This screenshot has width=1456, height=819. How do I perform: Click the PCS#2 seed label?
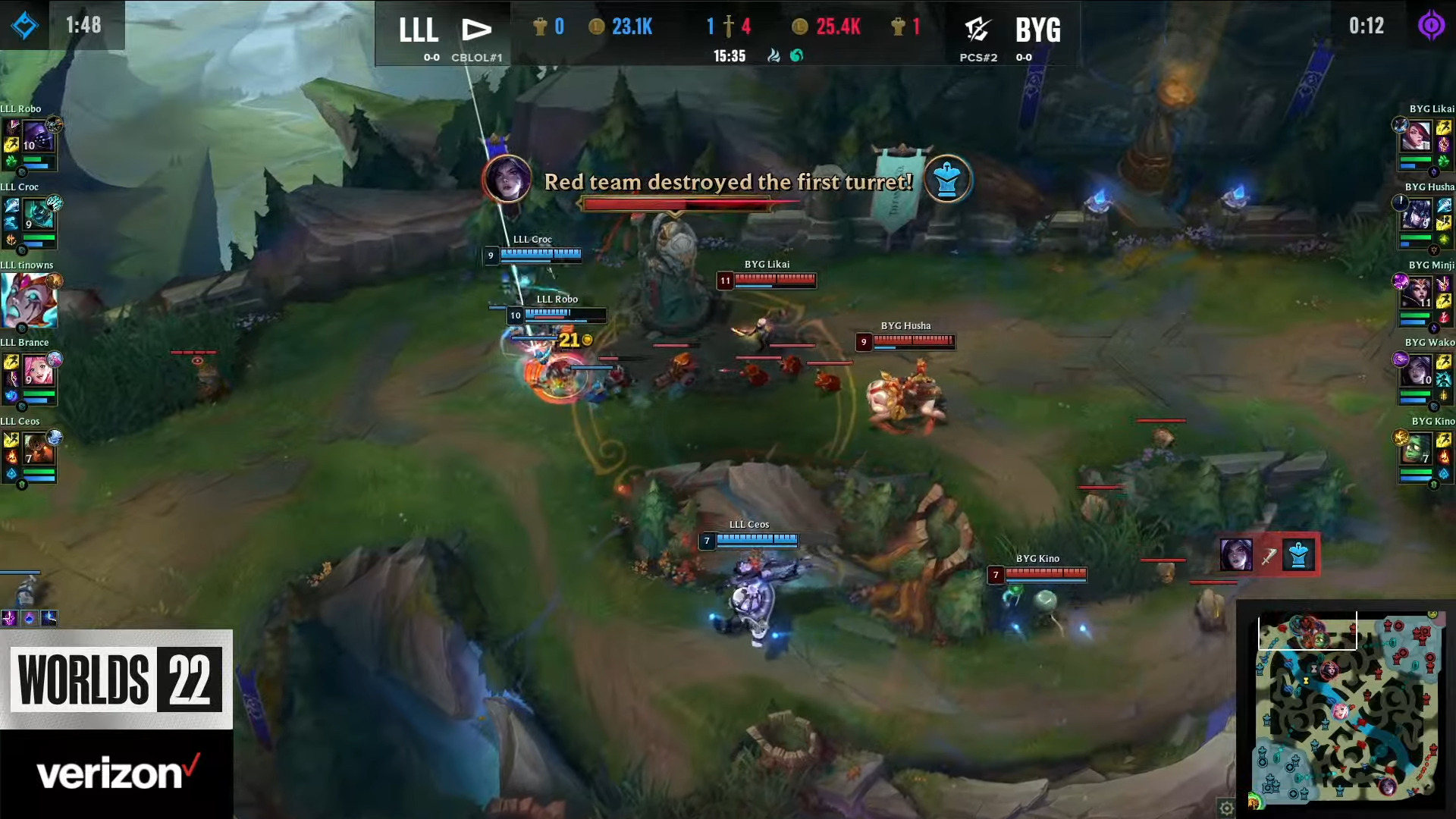tap(979, 58)
